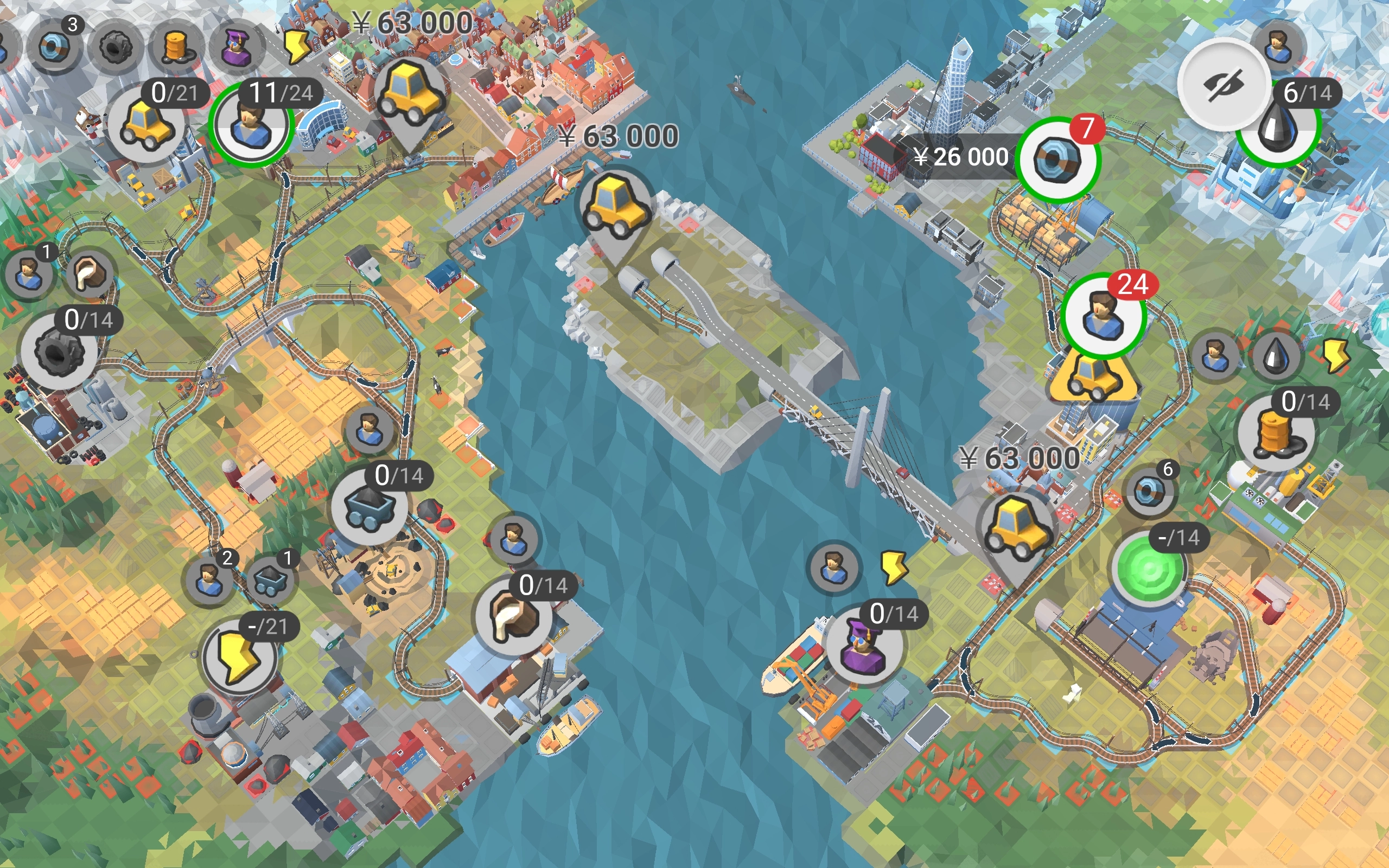The width and height of the screenshot is (1389, 868).
Task: Select the 11/24 passenger station marker
Action: [251, 125]
